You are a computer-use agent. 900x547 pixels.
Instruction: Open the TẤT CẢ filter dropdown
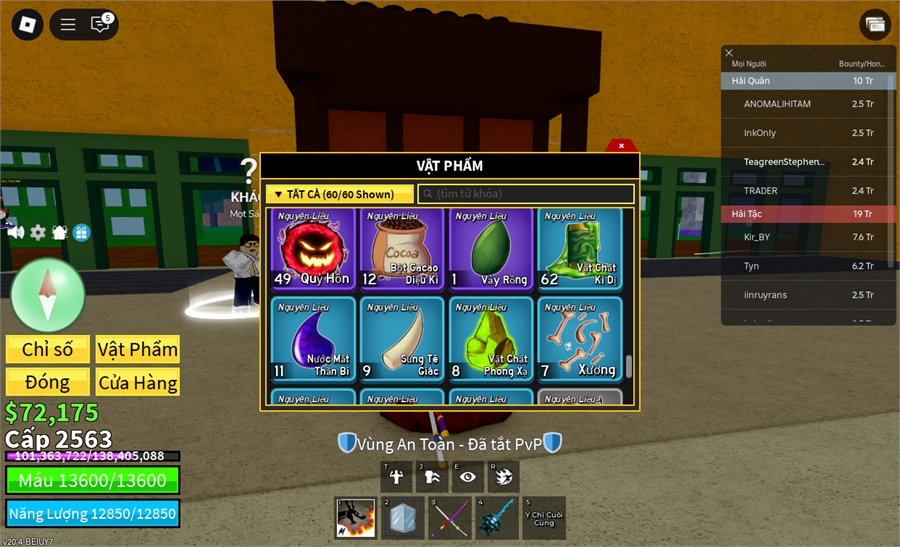pos(339,194)
